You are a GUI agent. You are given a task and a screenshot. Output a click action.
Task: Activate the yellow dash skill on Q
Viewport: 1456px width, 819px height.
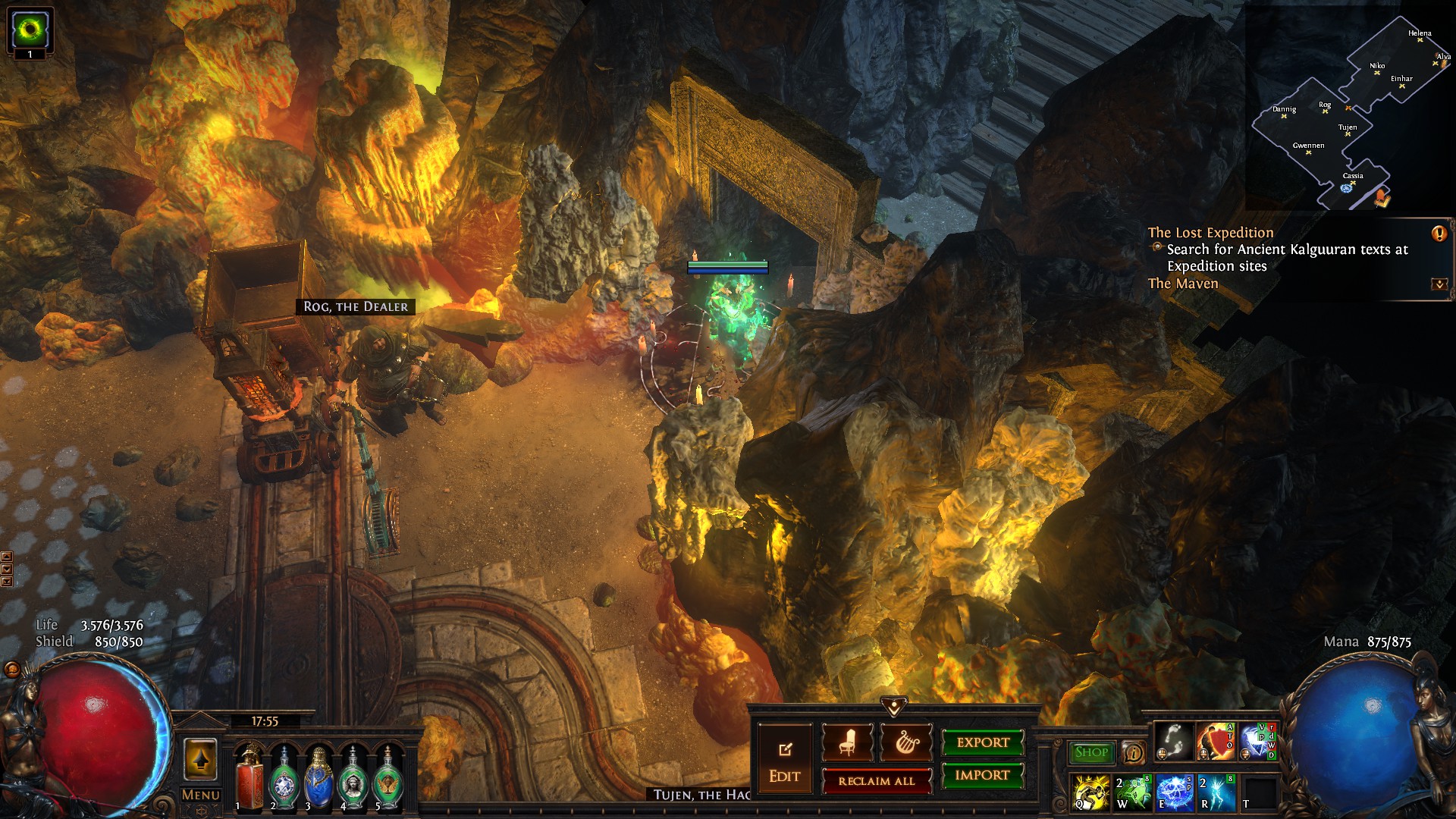tap(1091, 792)
